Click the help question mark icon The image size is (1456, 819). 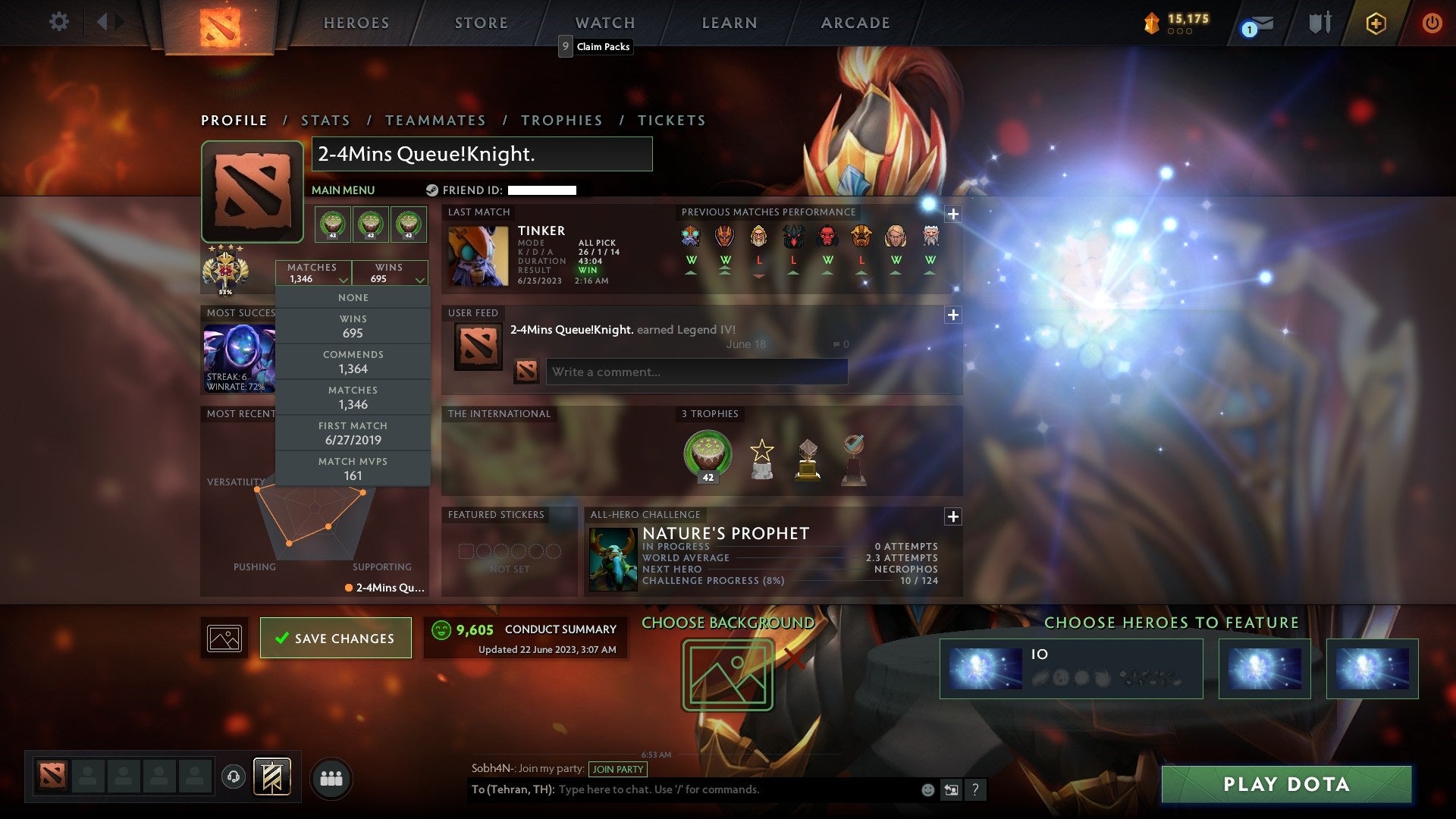[976, 790]
